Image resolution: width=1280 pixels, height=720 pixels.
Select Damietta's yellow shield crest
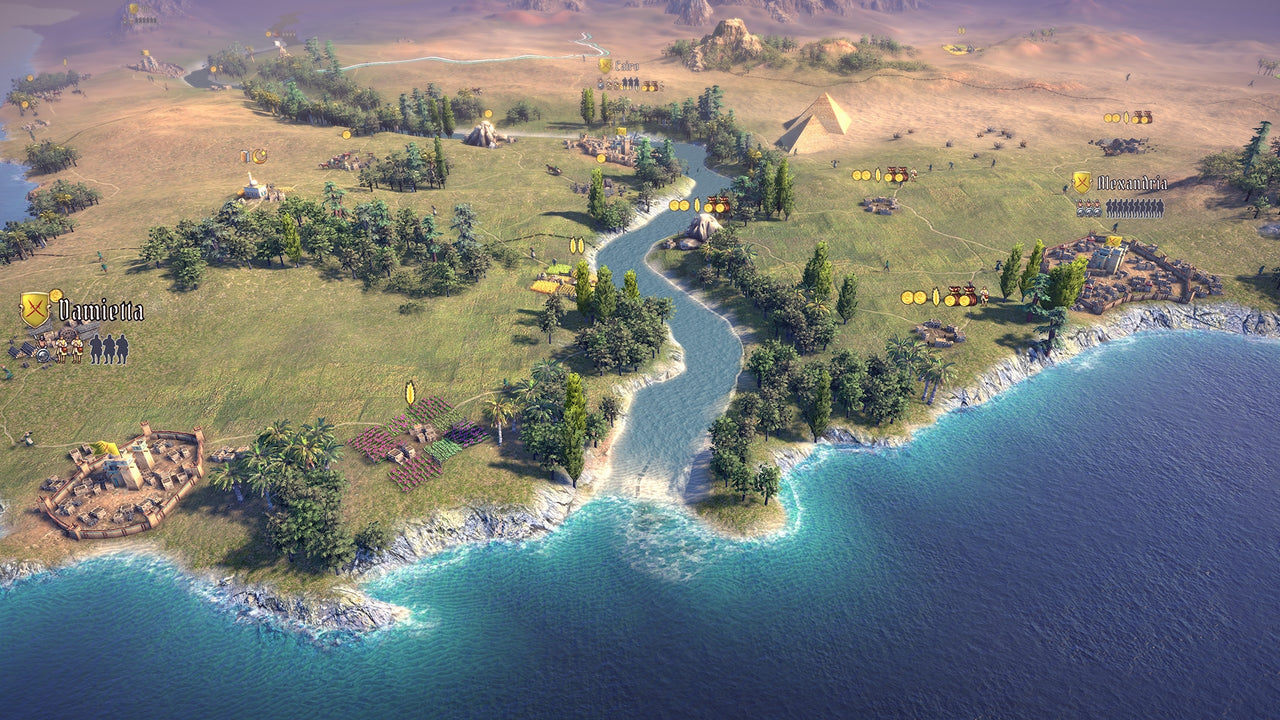(35, 307)
